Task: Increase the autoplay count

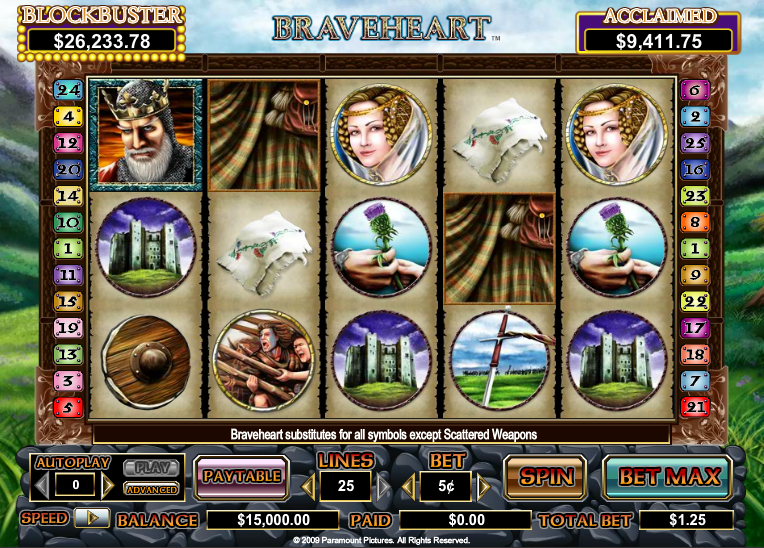Action: click(x=109, y=486)
